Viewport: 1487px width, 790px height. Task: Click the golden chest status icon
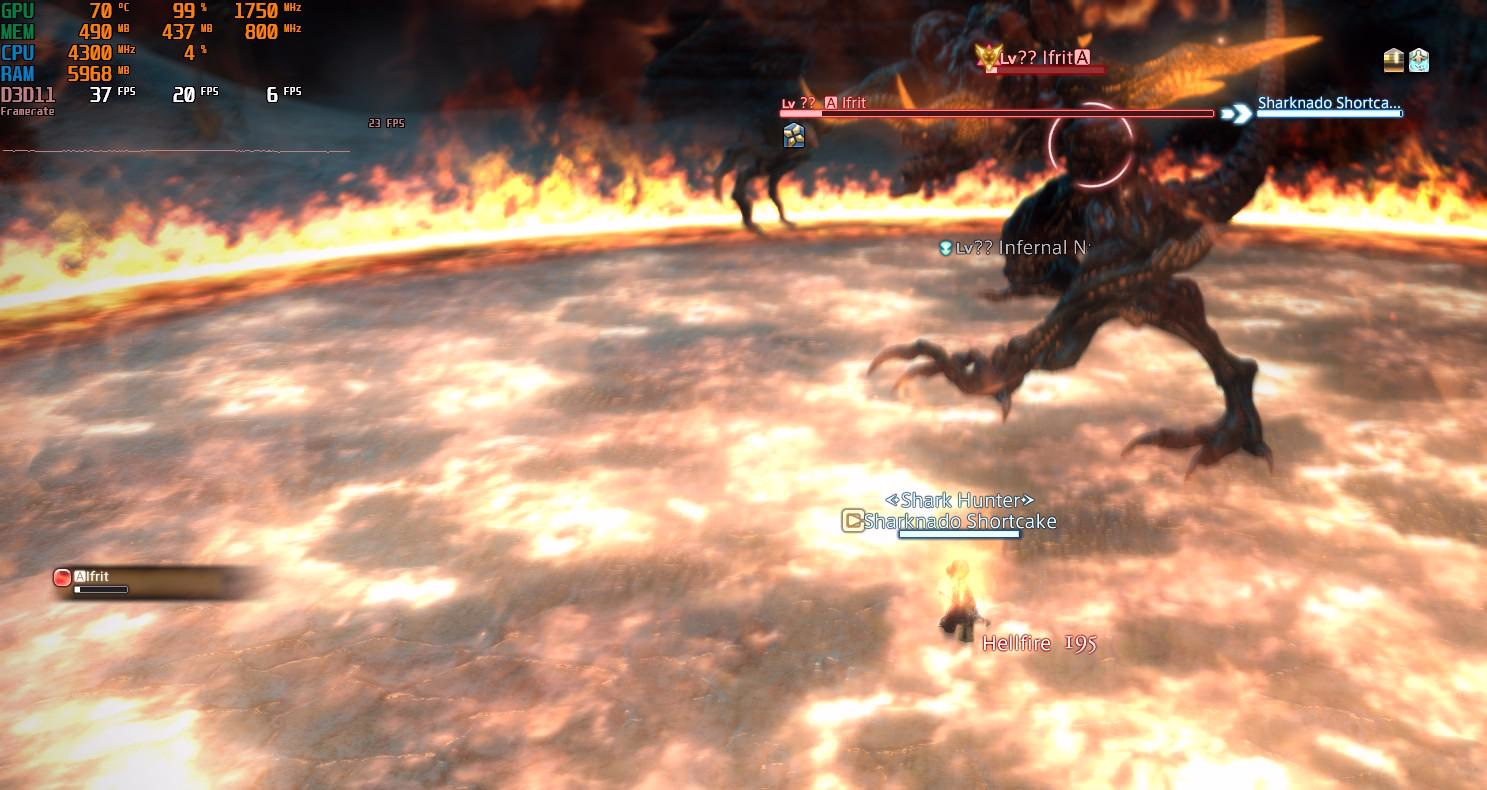coord(1394,60)
